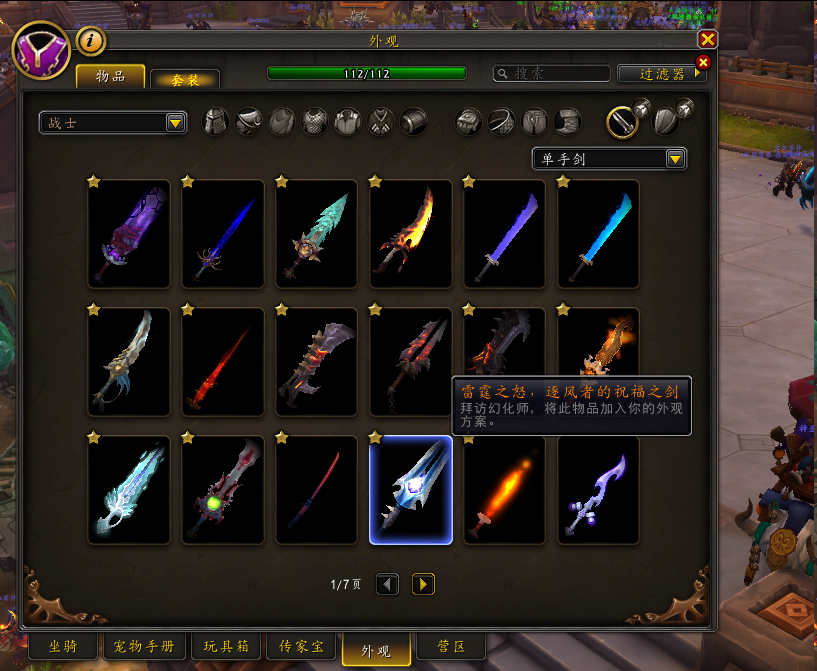Viewport: 817px width, 671px height.
Task: Open the 坐骑 mounts tab
Action: point(62,647)
